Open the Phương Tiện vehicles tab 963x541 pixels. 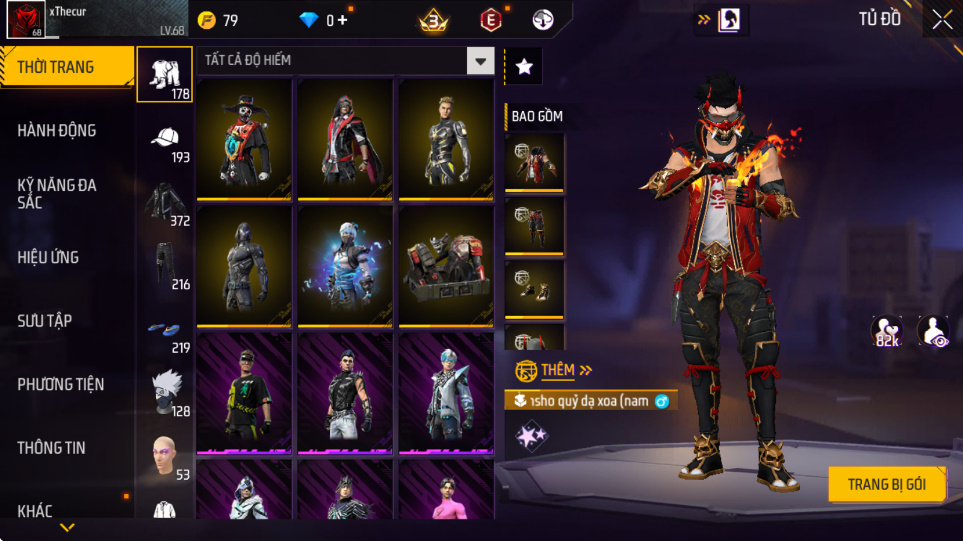pos(61,384)
